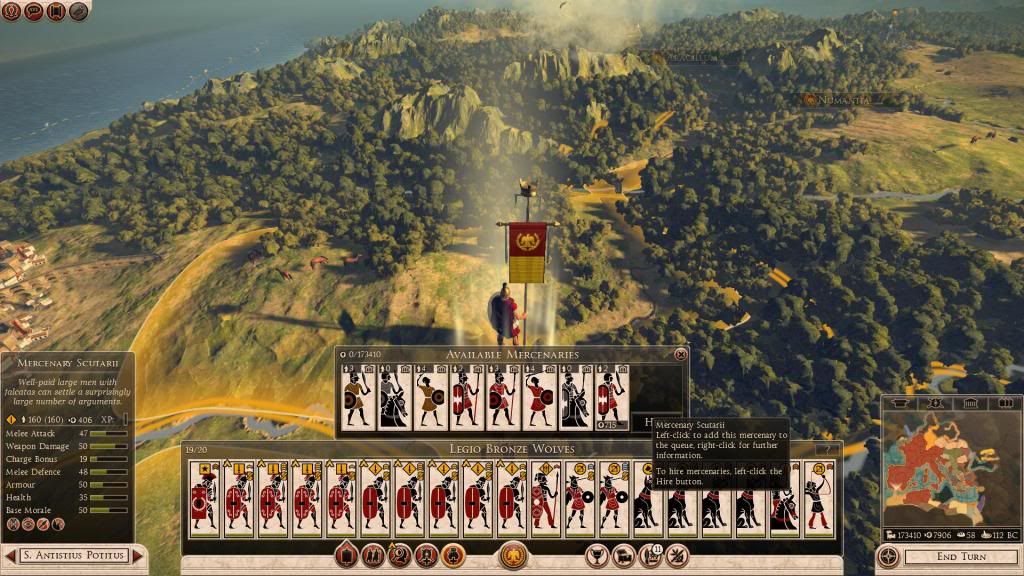This screenshot has width=1024, height=576.
Task: Click the grey disabled icon in the top bar
Action: [80, 11]
